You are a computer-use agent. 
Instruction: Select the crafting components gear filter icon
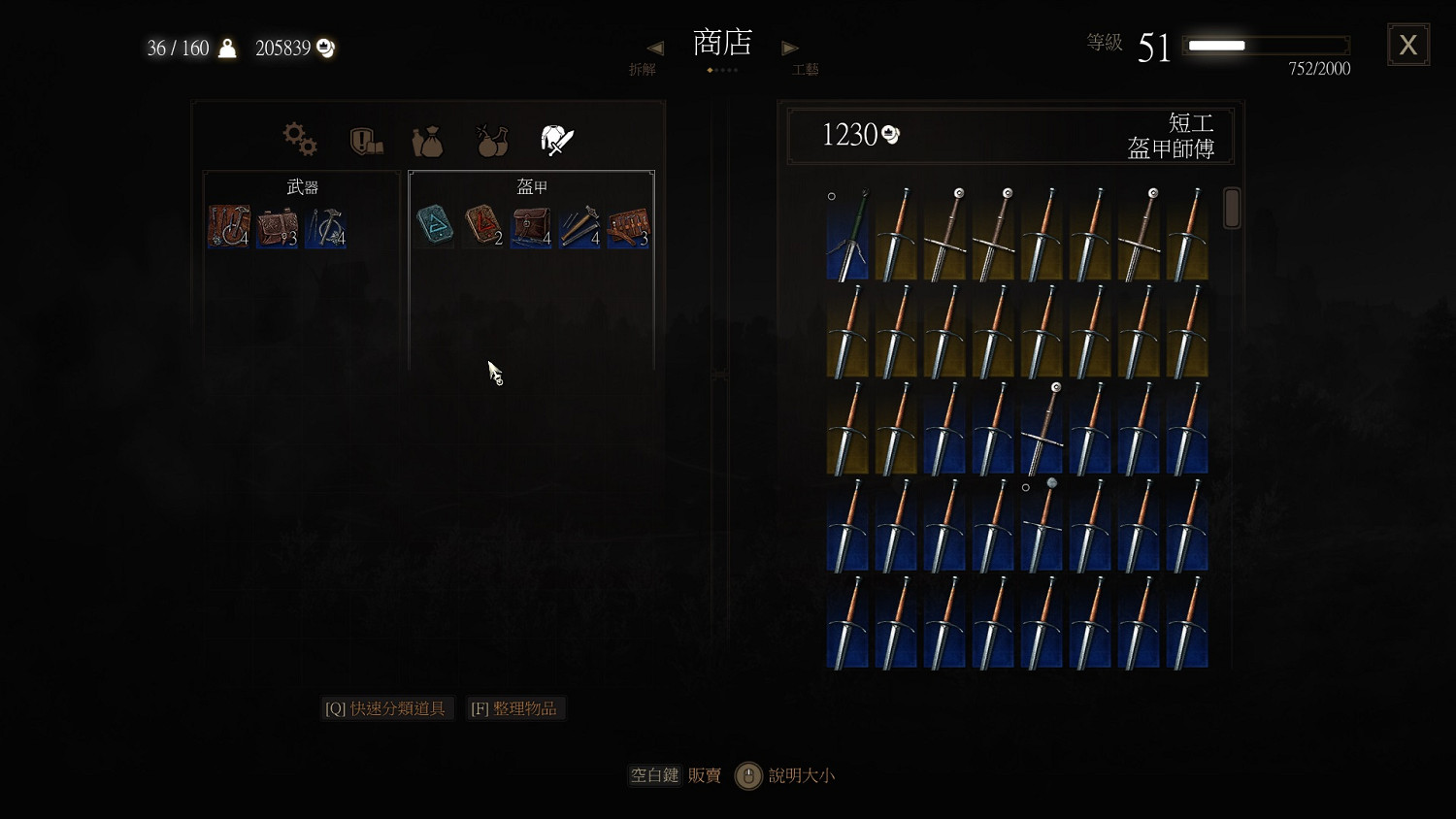[x=299, y=139]
